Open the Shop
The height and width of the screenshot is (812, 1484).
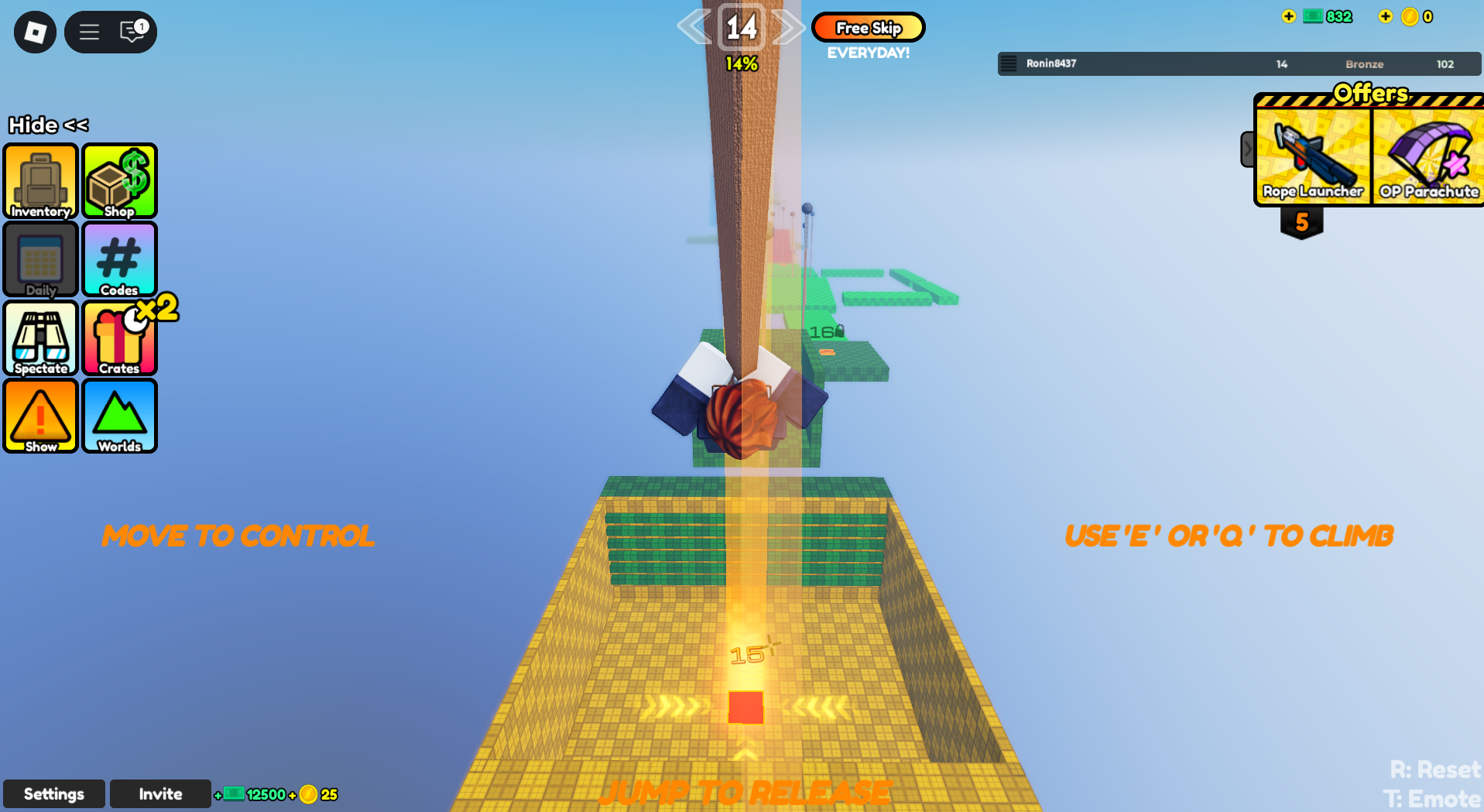120,181
